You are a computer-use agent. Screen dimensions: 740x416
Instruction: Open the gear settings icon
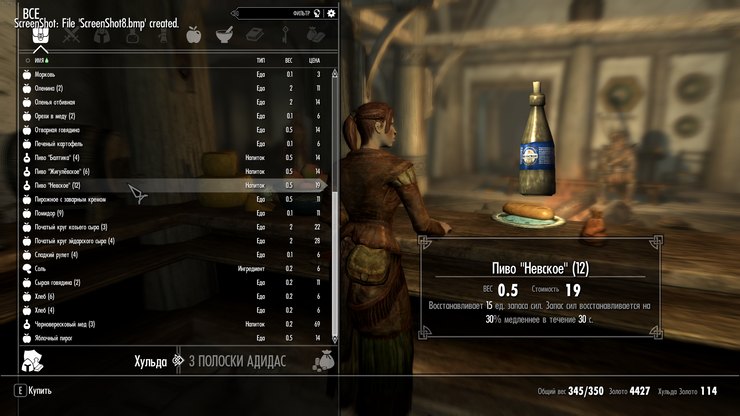(331, 13)
